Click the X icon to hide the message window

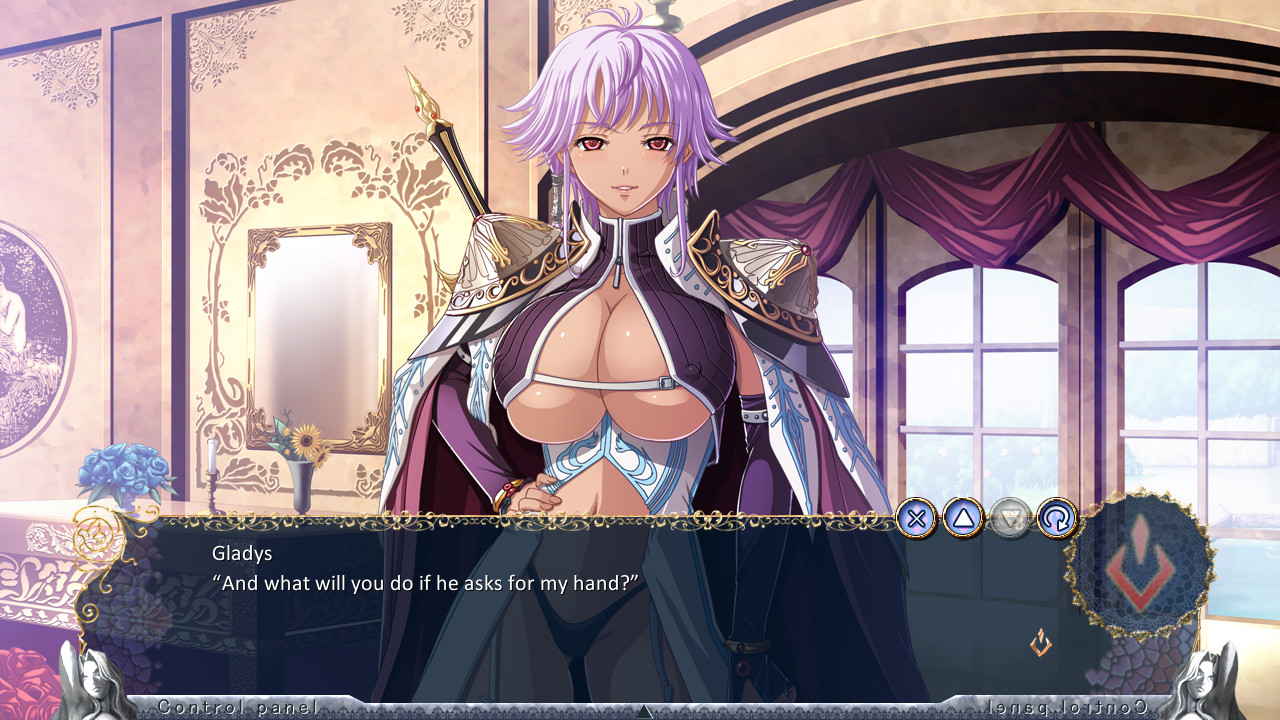918,518
